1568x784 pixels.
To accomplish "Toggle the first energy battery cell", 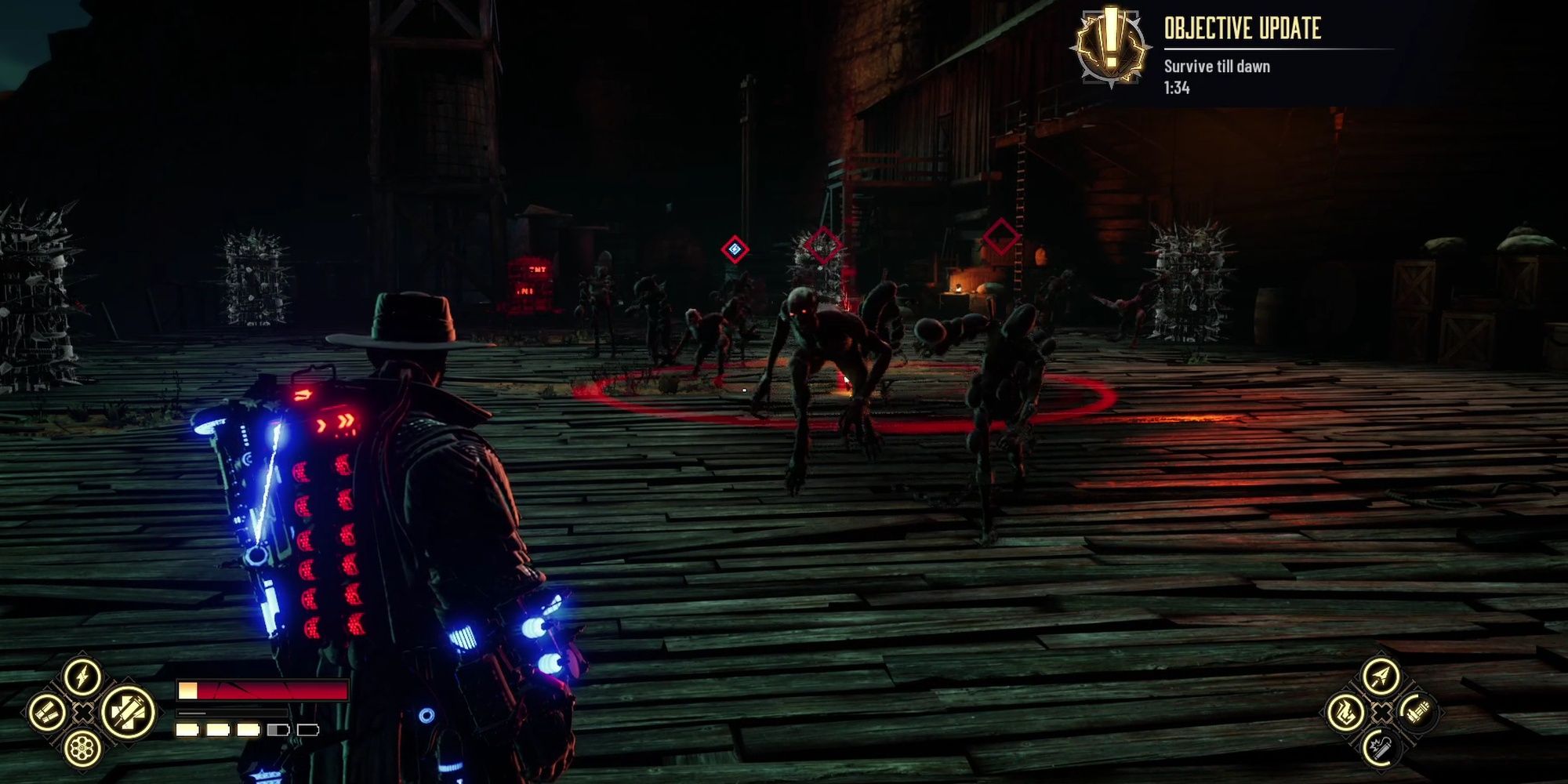I will 187,730.
